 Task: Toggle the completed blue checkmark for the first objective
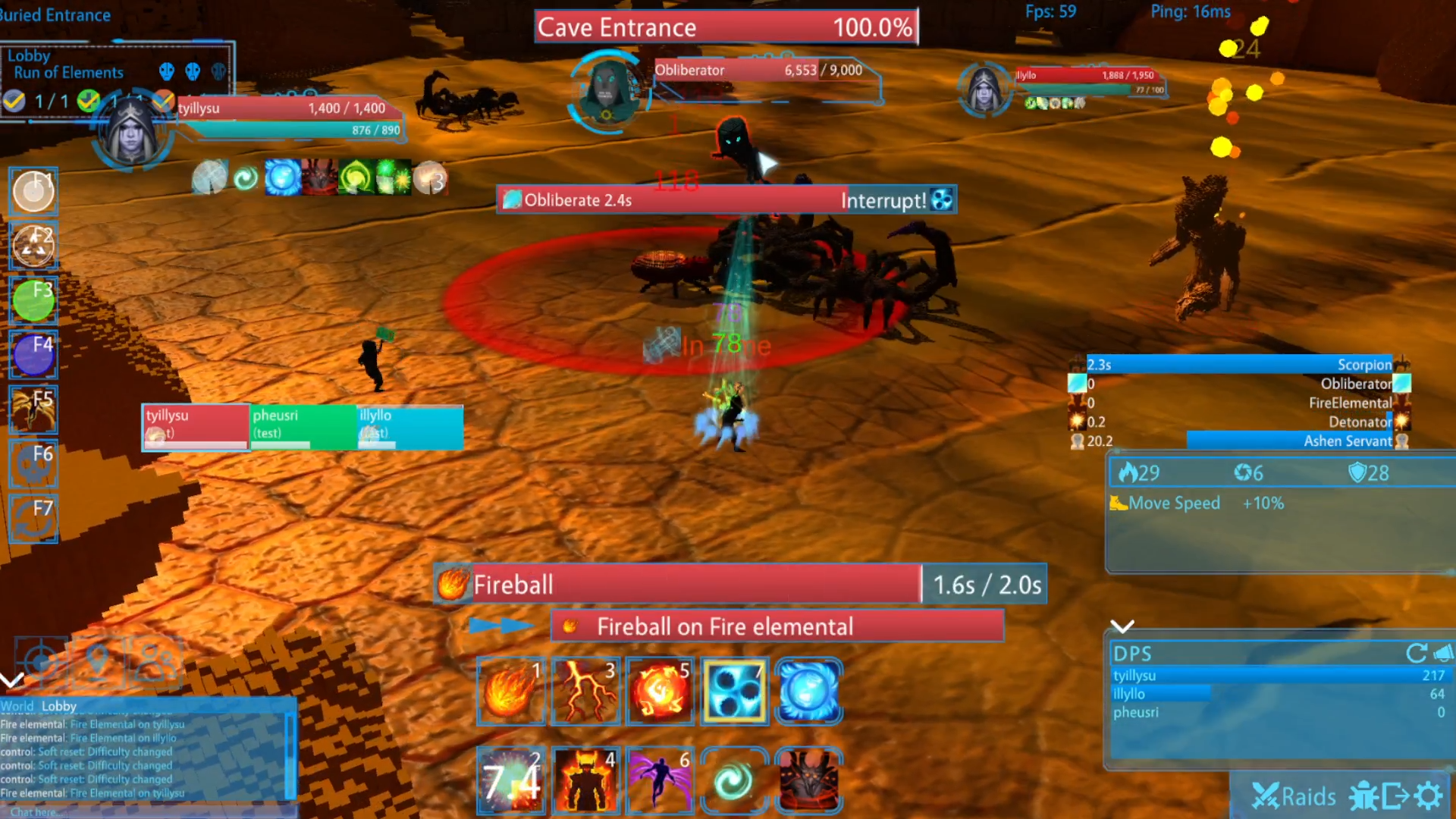tap(14, 101)
